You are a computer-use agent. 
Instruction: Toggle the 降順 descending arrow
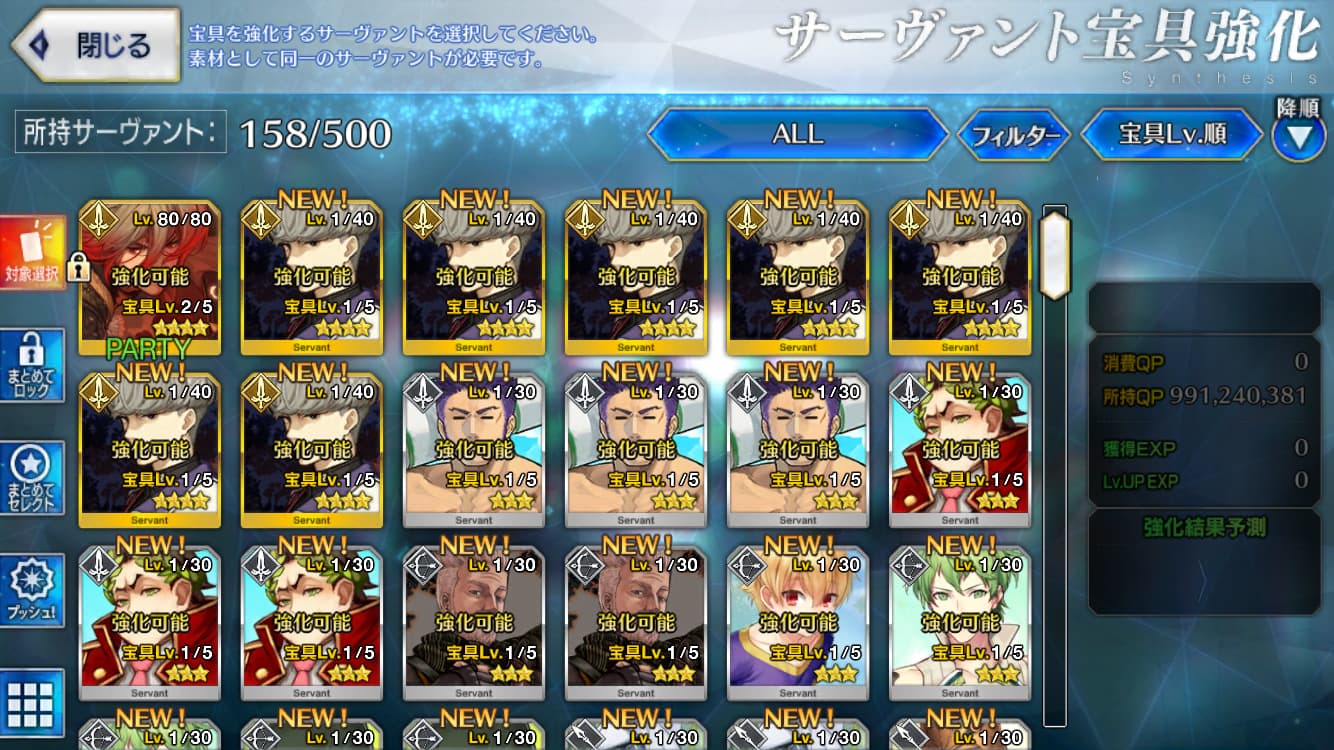pos(1298,137)
